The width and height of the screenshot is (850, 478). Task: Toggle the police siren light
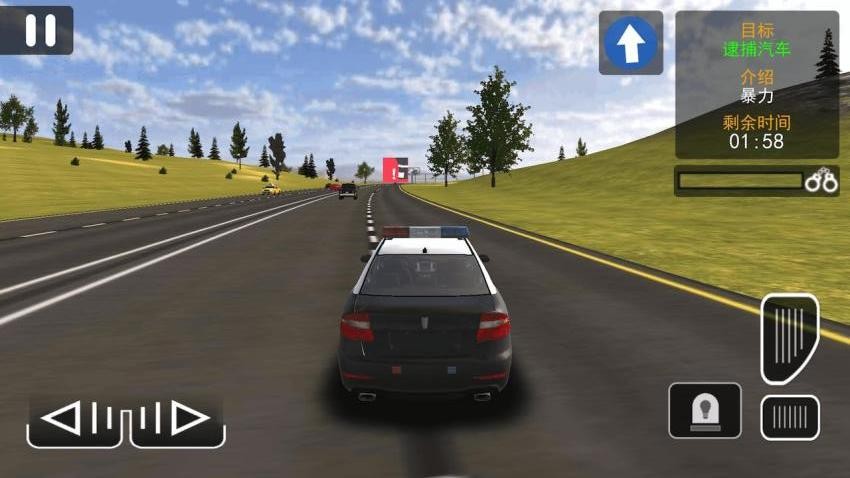(x=705, y=410)
